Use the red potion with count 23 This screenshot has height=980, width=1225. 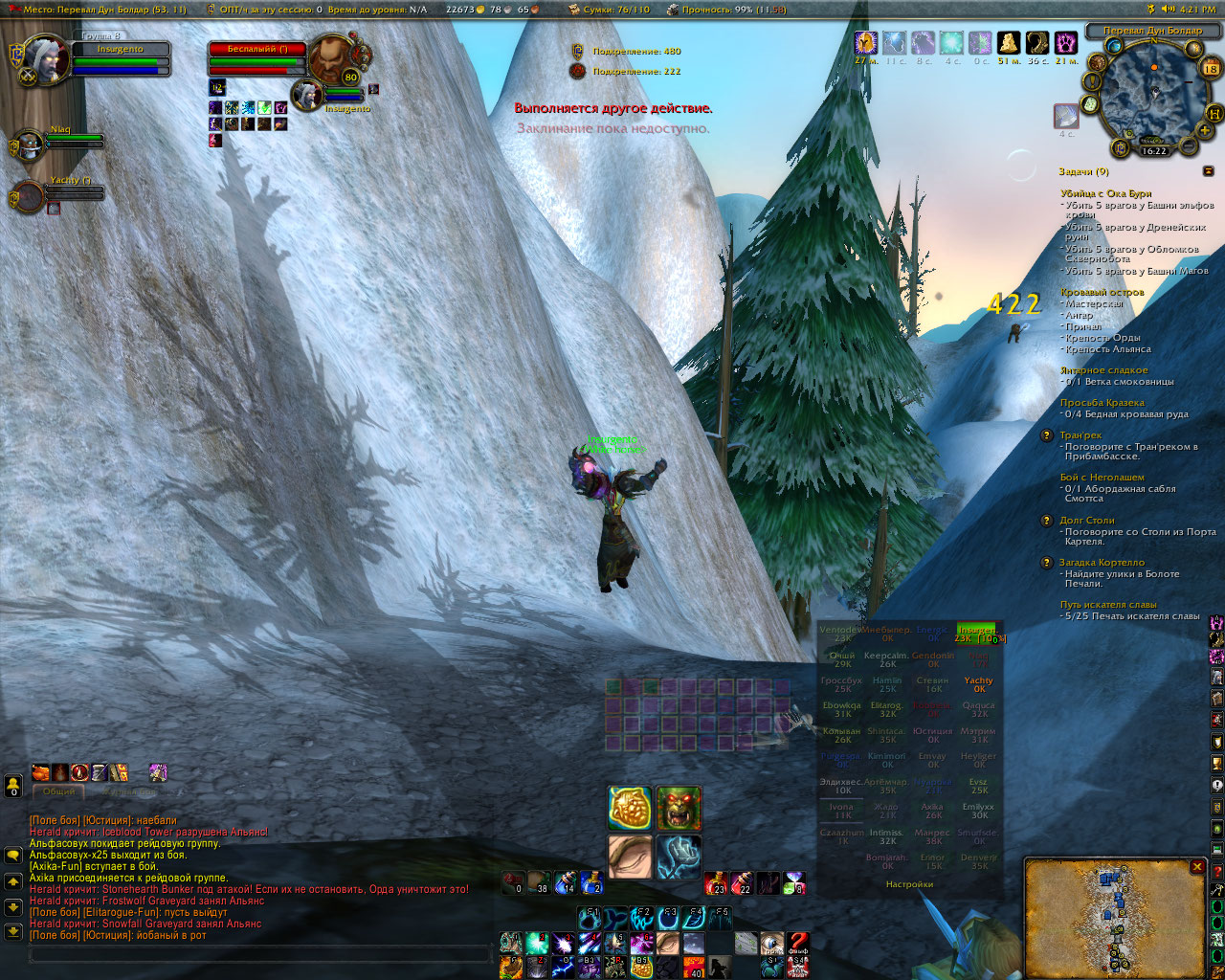(716, 882)
